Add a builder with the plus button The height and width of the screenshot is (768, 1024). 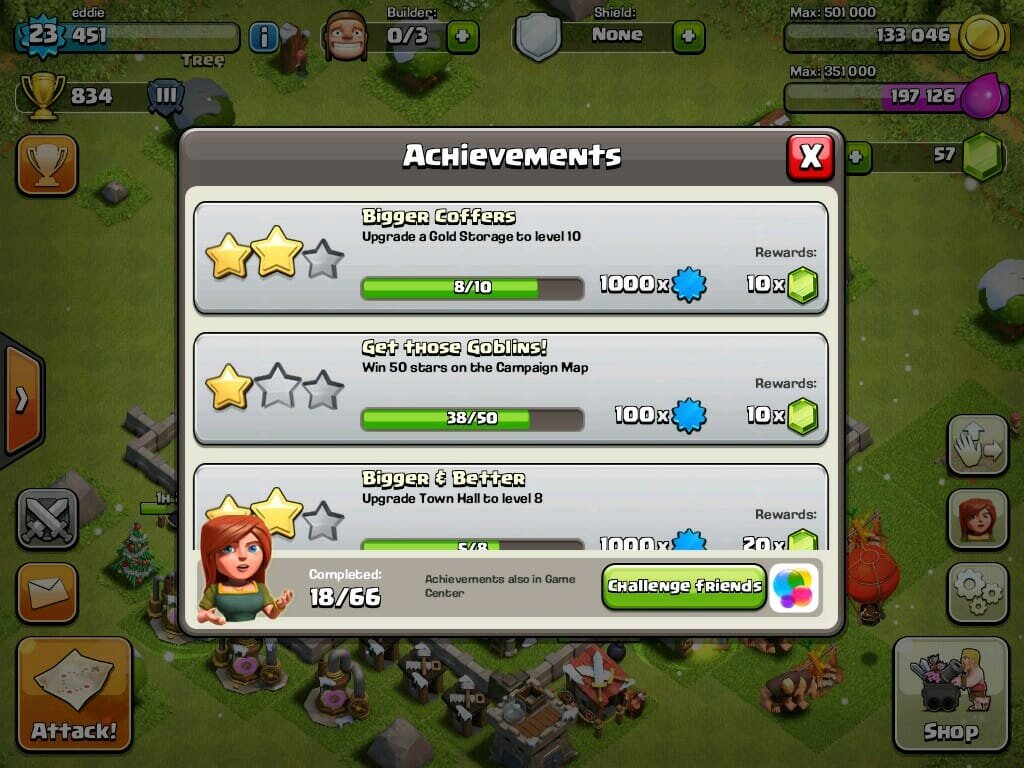[x=462, y=37]
